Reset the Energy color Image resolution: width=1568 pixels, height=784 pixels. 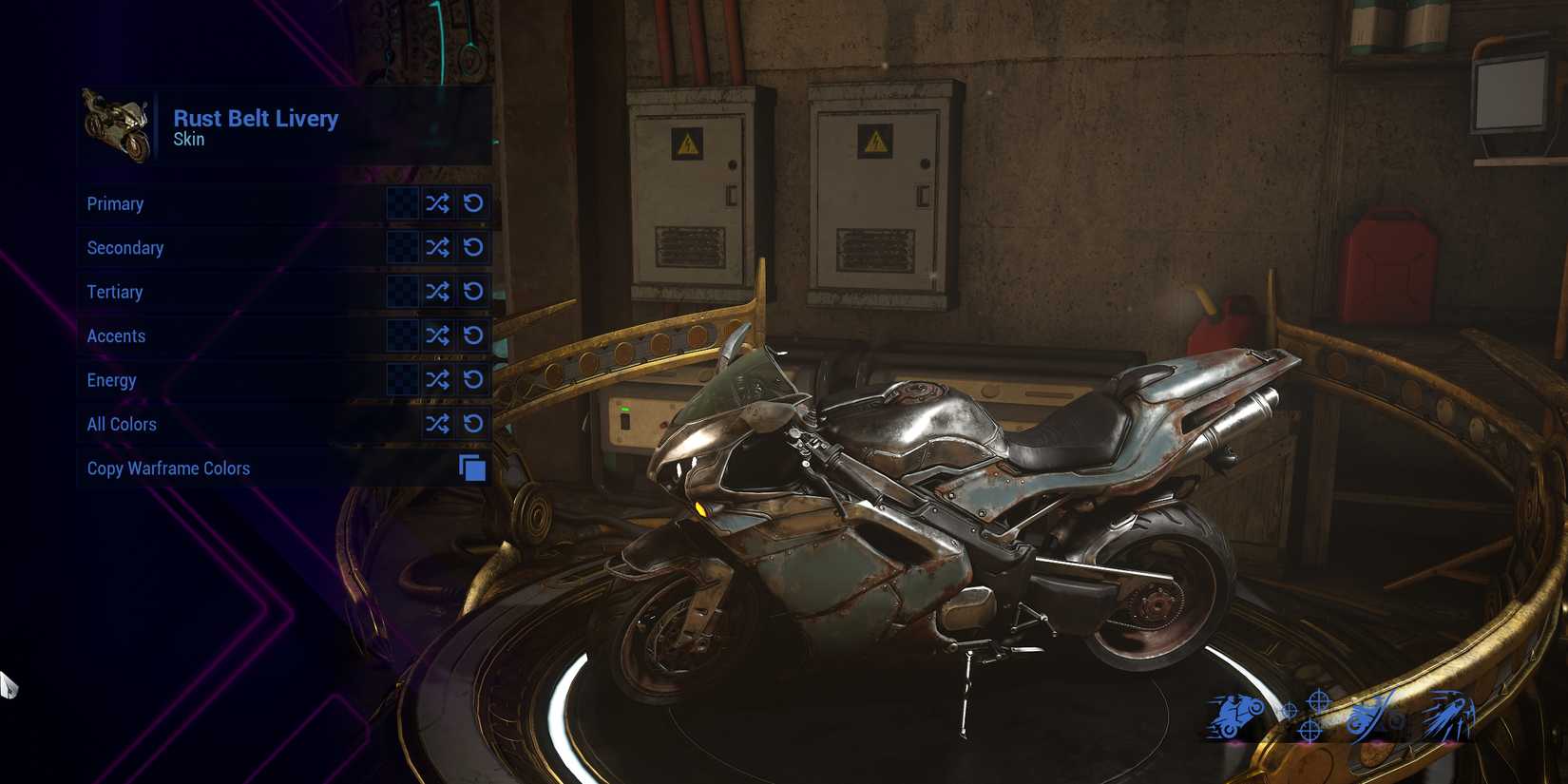tap(473, 379)
